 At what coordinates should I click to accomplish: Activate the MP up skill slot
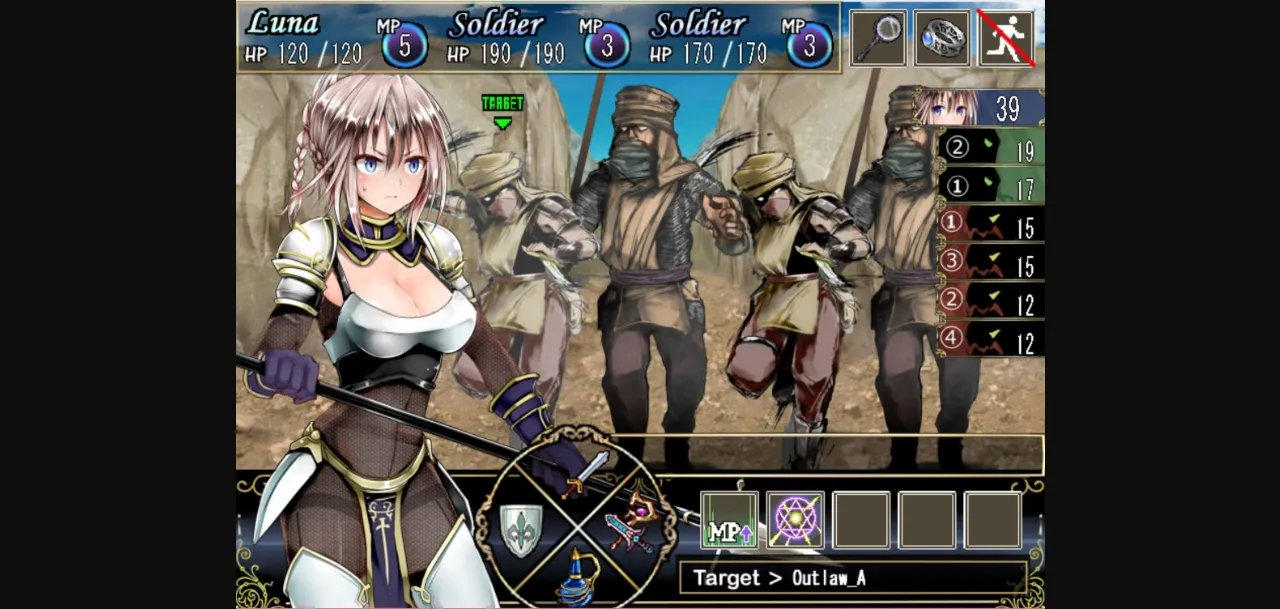point(729,521)
